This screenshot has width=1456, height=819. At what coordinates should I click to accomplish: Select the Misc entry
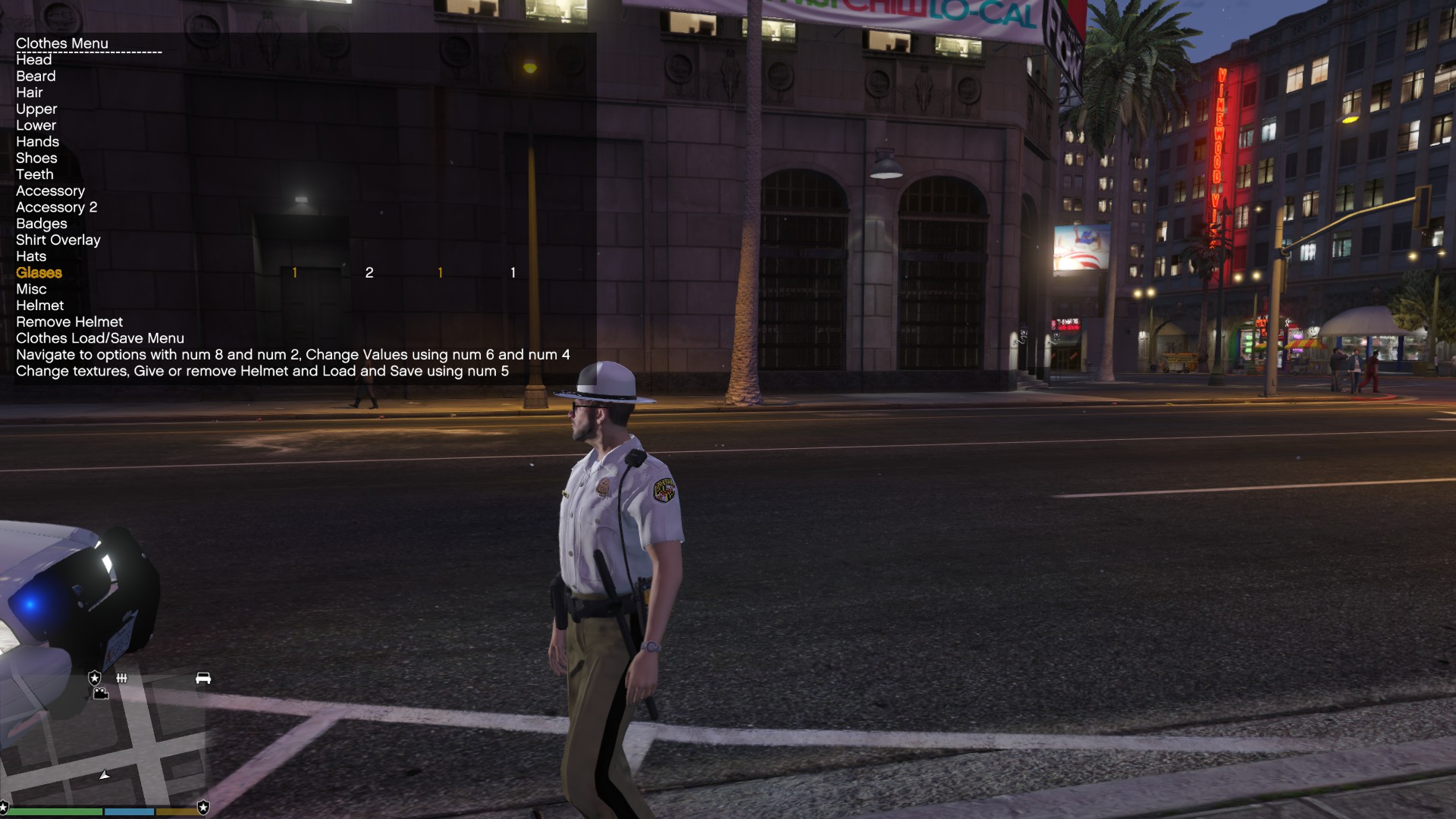31,289
